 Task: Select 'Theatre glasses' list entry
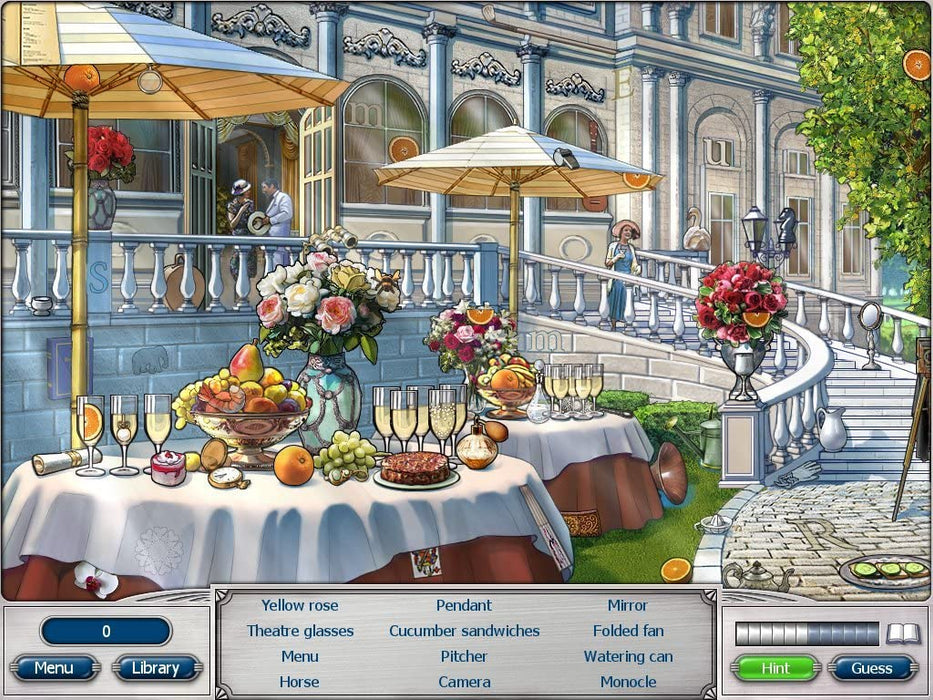pos(300,631)
